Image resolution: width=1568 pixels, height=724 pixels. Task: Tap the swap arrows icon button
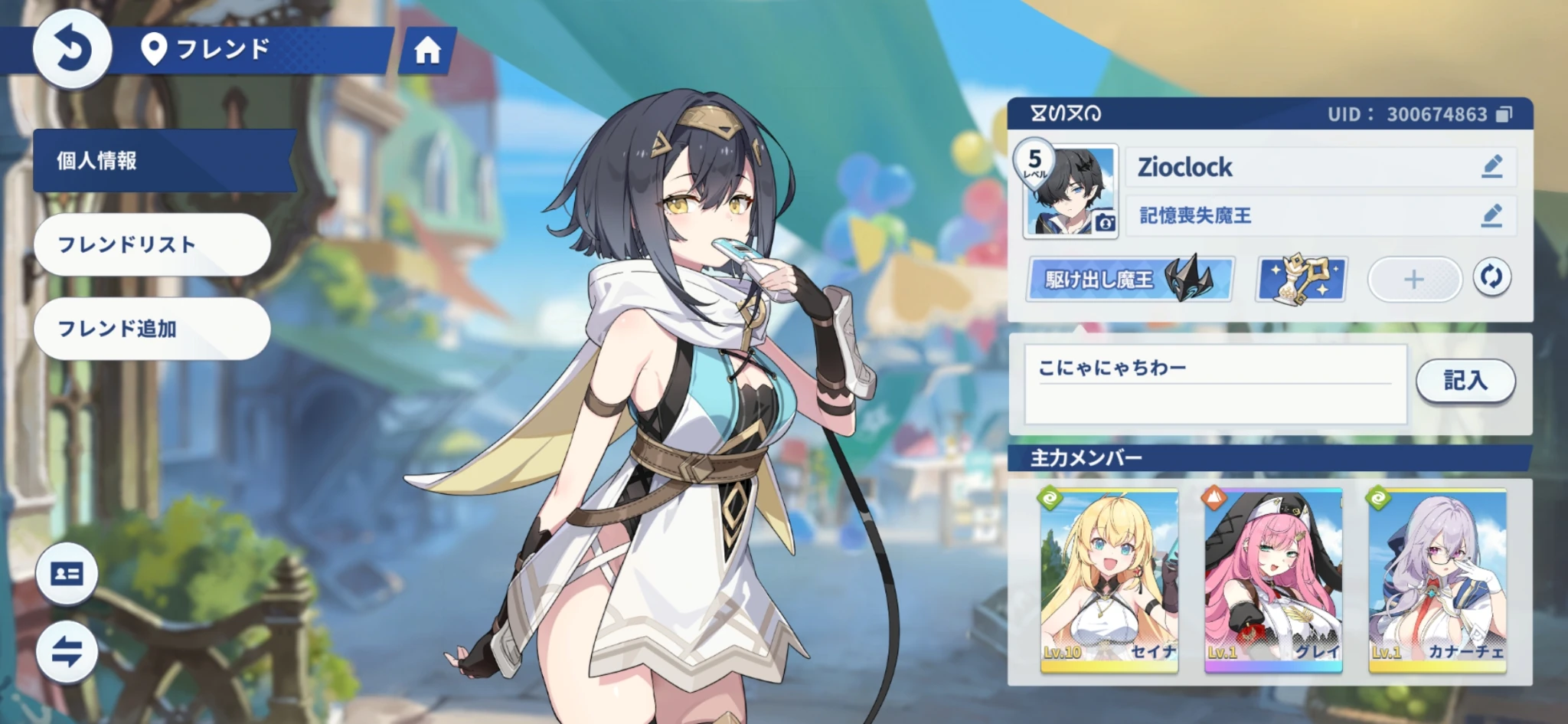67,652
